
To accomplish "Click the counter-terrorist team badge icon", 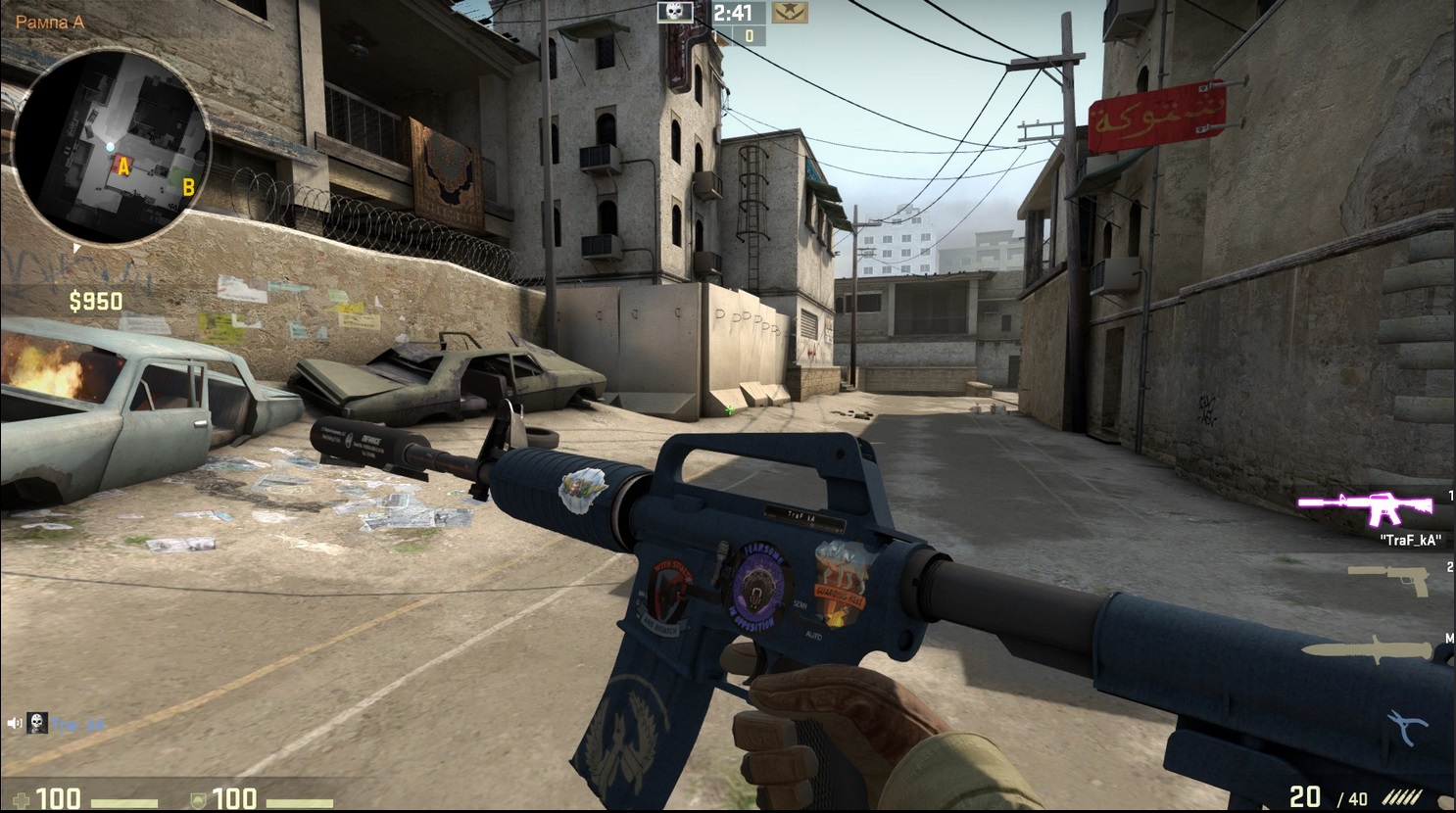I will click(789, 13).
